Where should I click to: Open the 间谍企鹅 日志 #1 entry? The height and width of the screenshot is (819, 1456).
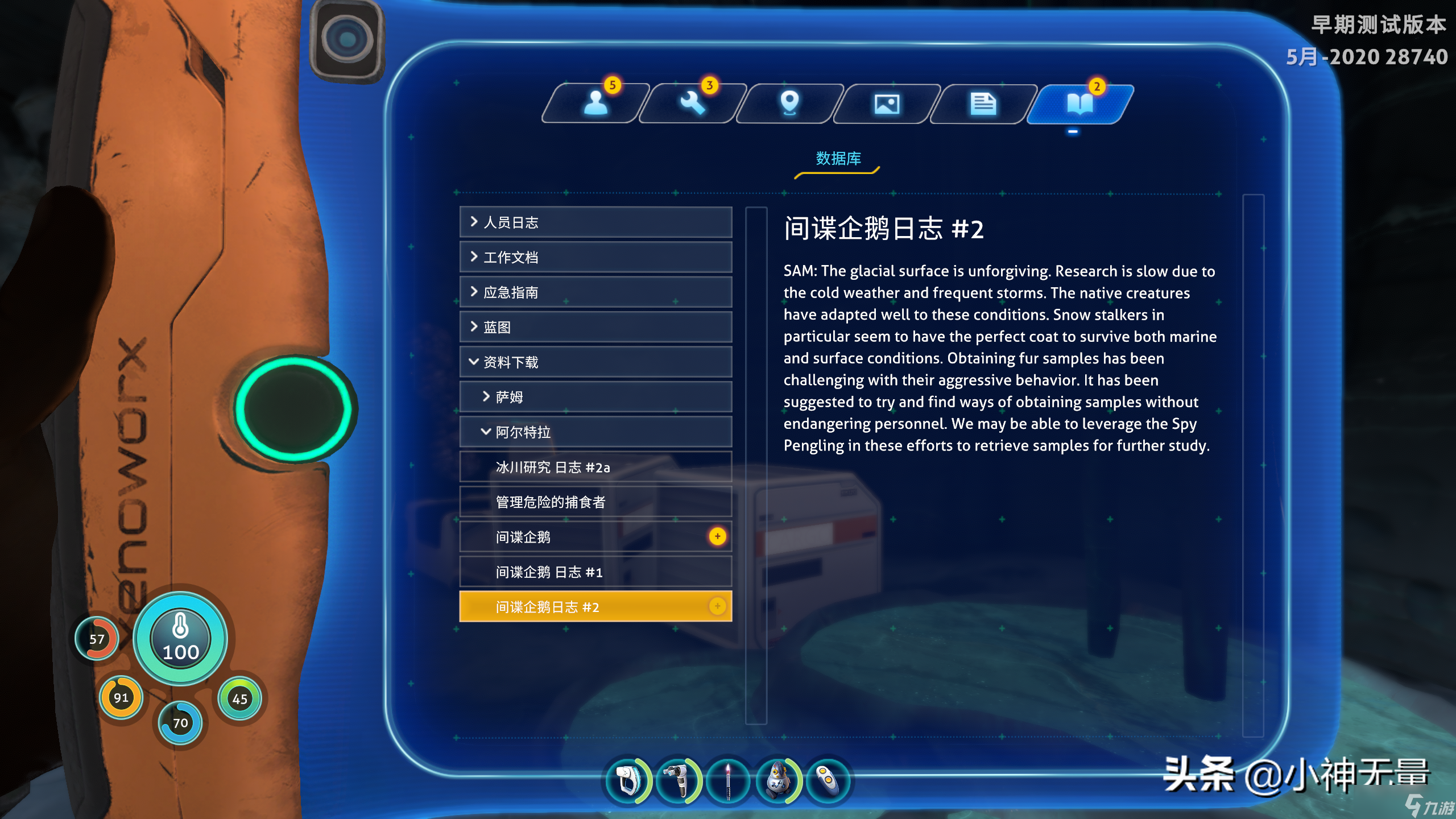click(595, 572)
